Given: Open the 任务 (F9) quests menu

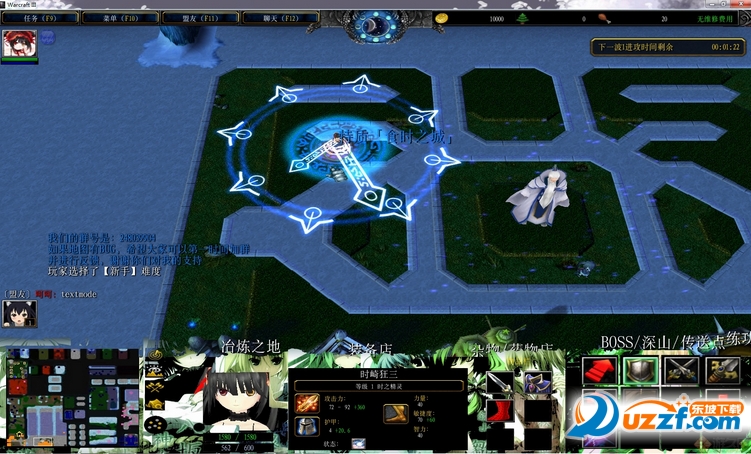Looking at the screenshot, I should point(41,18).
